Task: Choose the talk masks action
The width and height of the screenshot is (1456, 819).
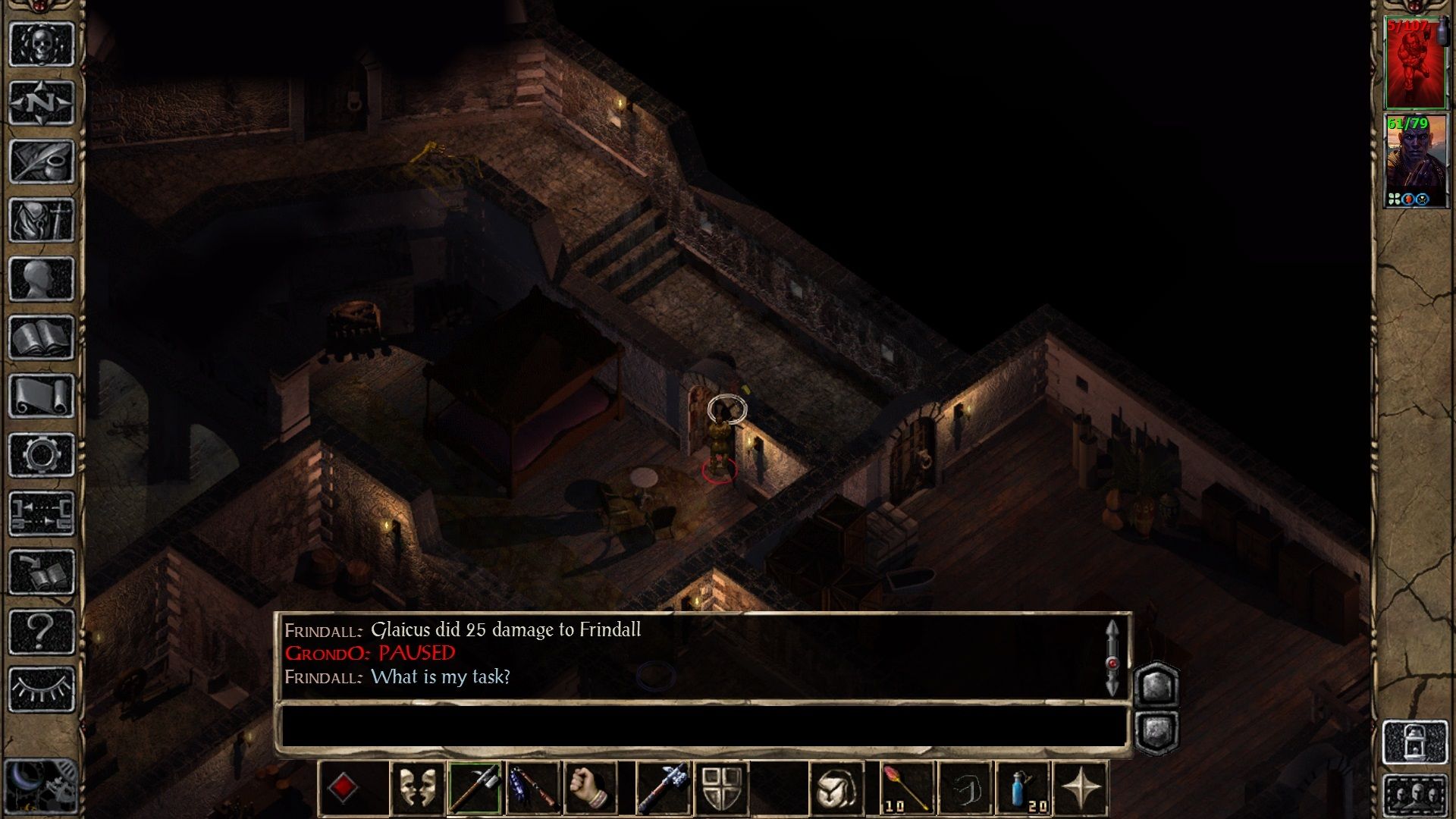Action: tap(417, 789)
